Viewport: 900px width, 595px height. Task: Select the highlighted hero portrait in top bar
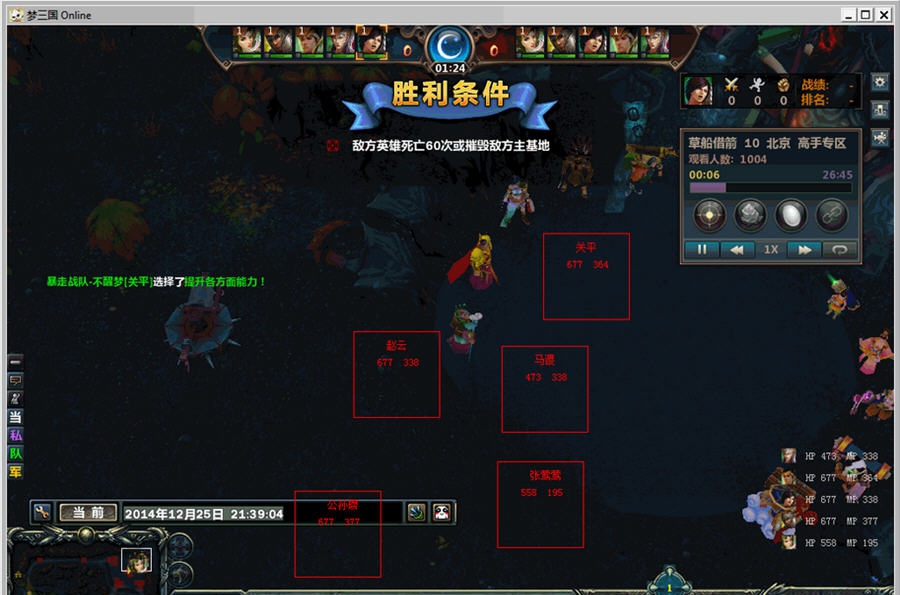coord(371,41)
